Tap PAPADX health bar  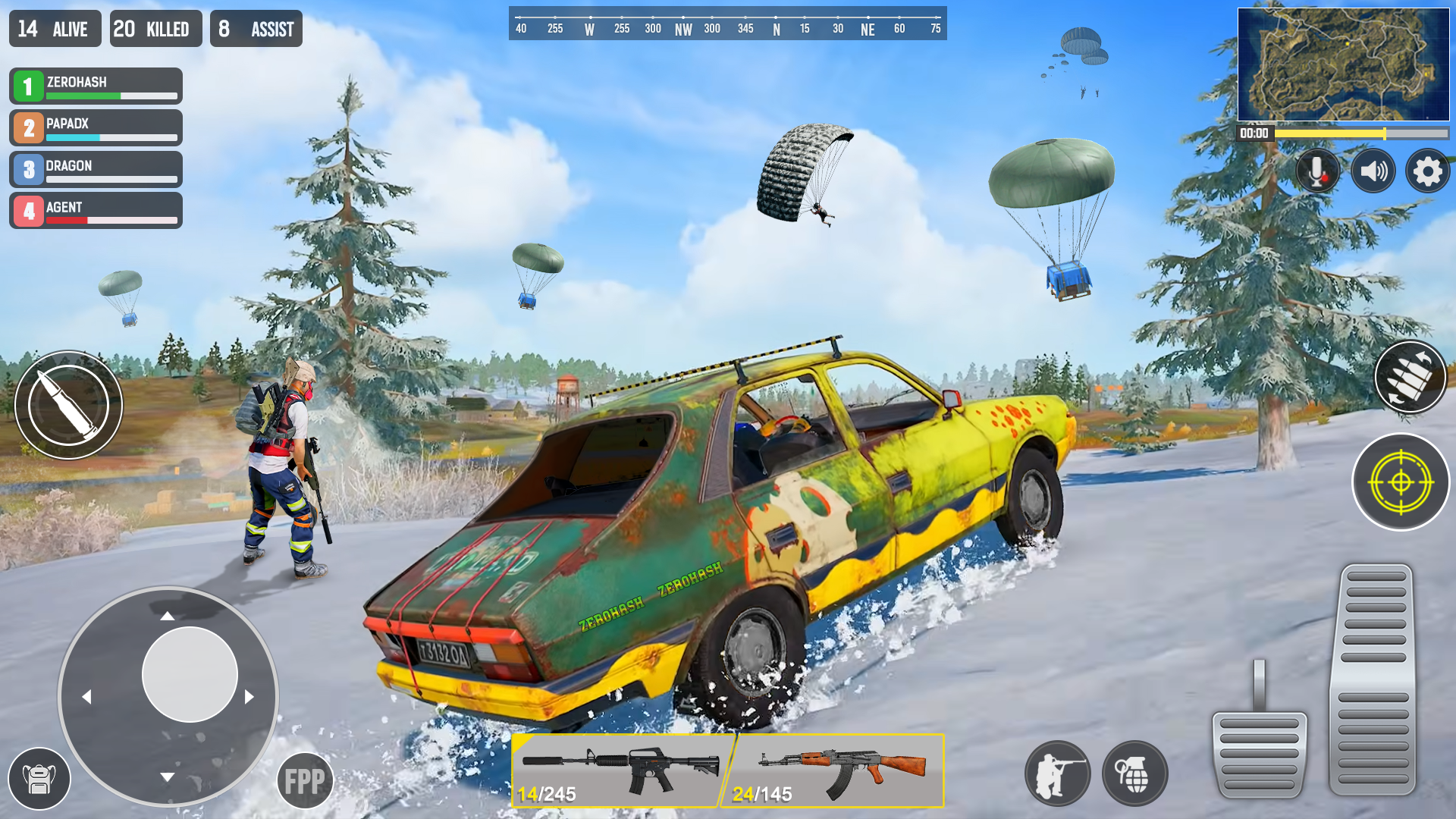112,139
